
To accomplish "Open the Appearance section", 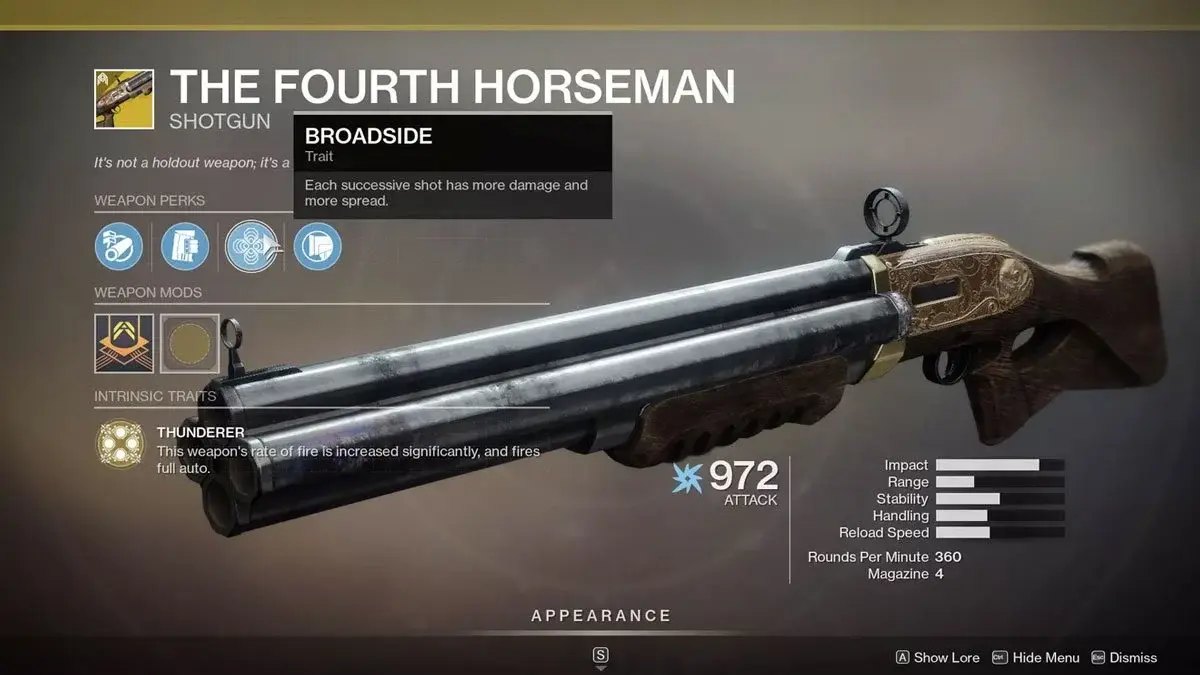I will [x=600, y=616].
